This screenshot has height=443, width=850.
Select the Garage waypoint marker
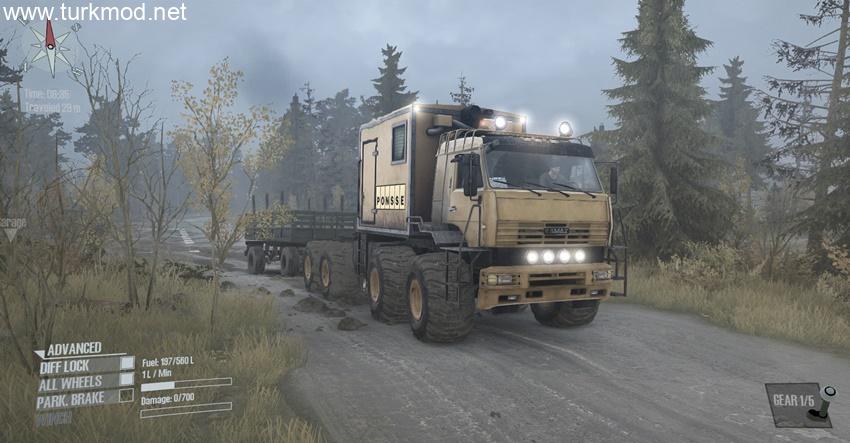pyautogui.click(x=12, y=232)
